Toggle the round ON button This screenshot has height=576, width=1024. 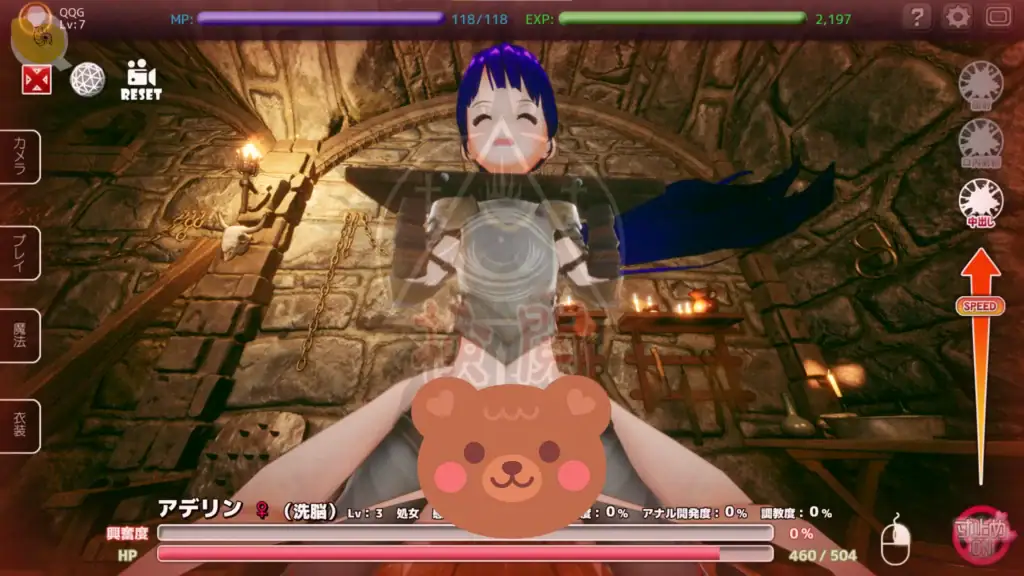pos(981,537)
